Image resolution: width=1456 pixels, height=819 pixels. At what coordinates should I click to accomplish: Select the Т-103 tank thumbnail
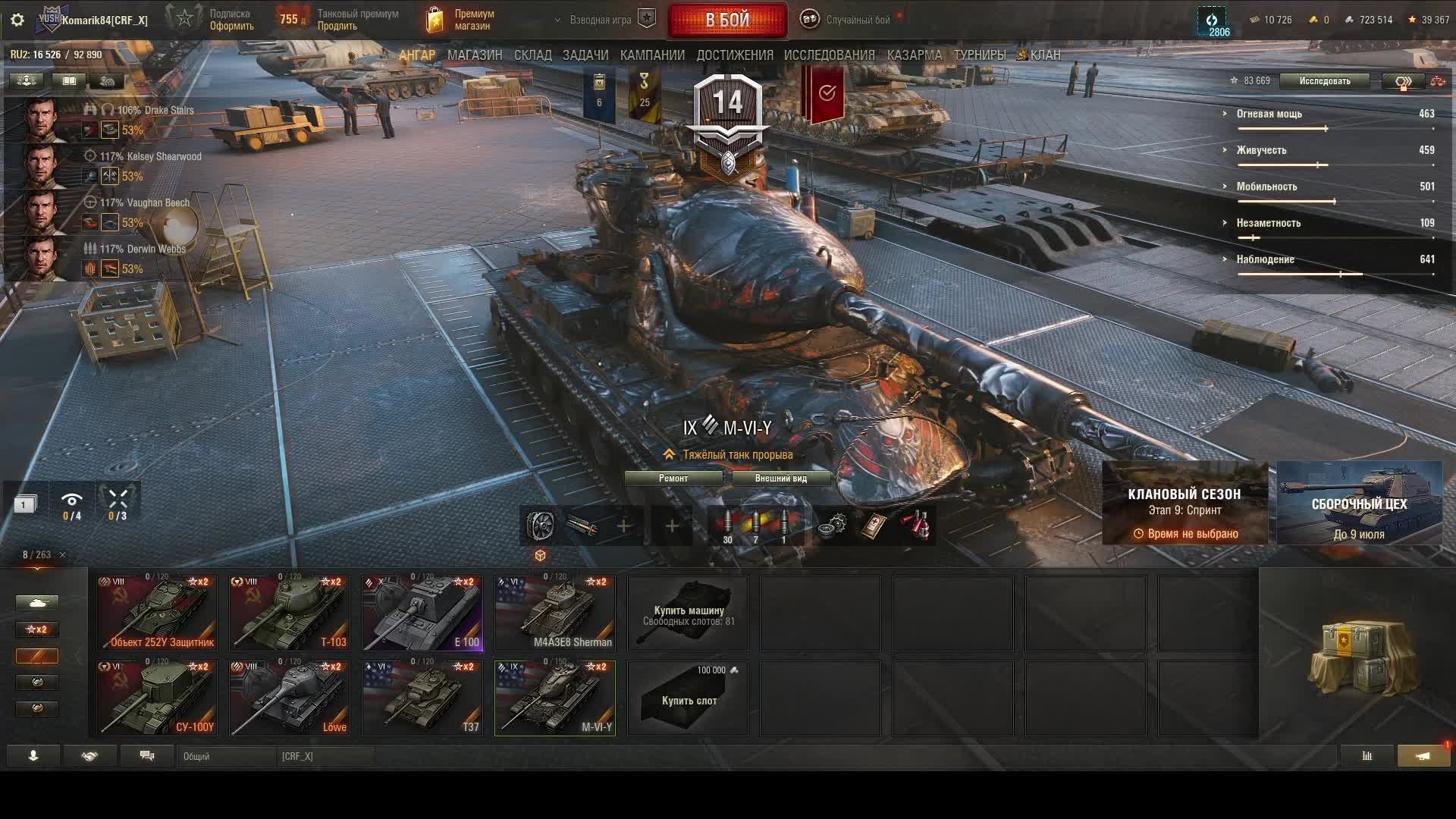click(290, 613)
